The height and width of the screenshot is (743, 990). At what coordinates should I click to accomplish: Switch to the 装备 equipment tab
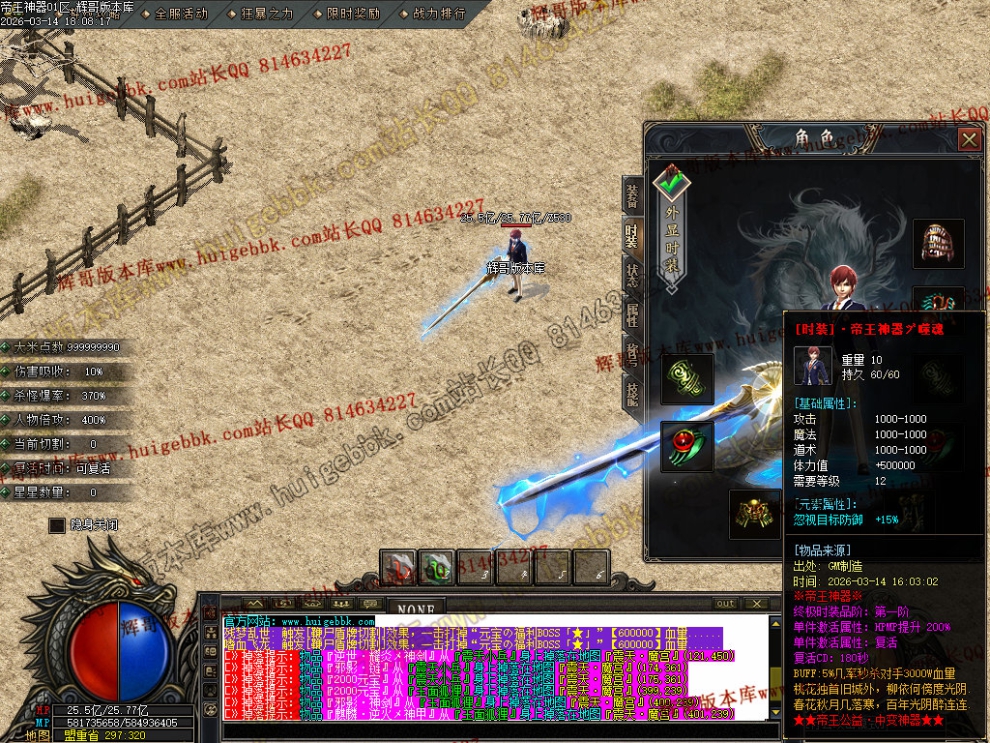(x=632, y=196)
